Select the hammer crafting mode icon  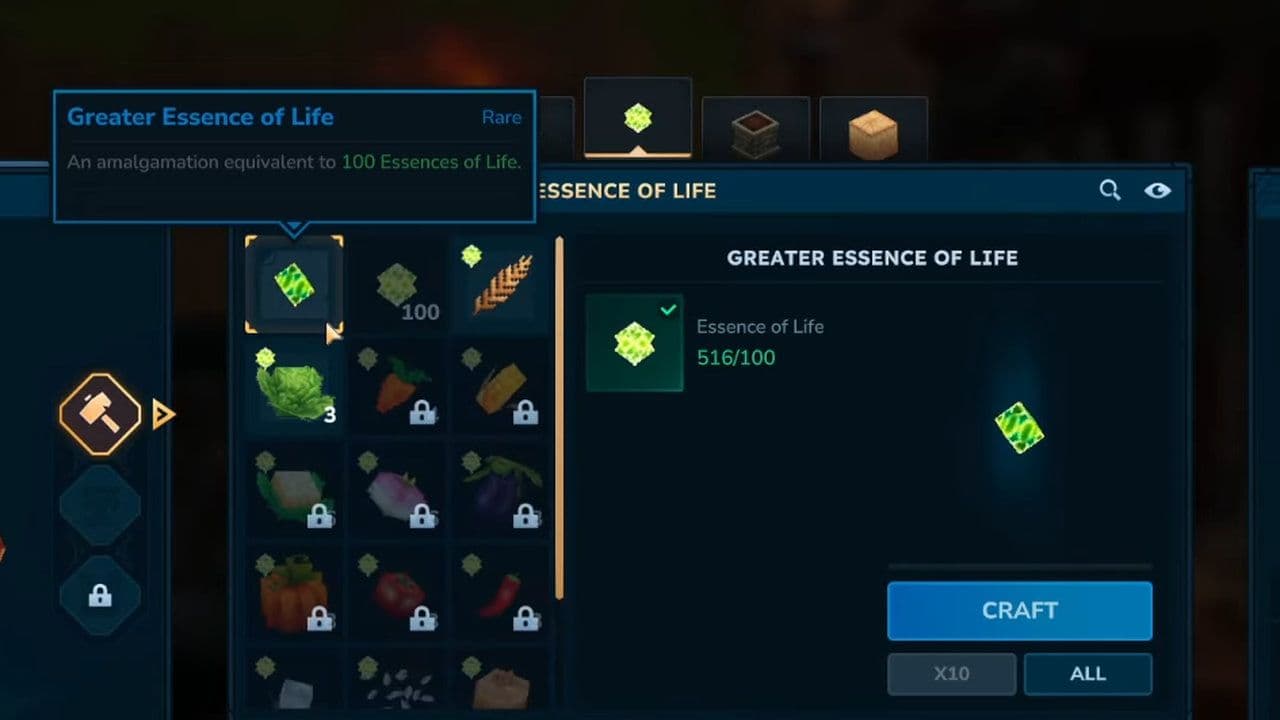coord(100,414)
